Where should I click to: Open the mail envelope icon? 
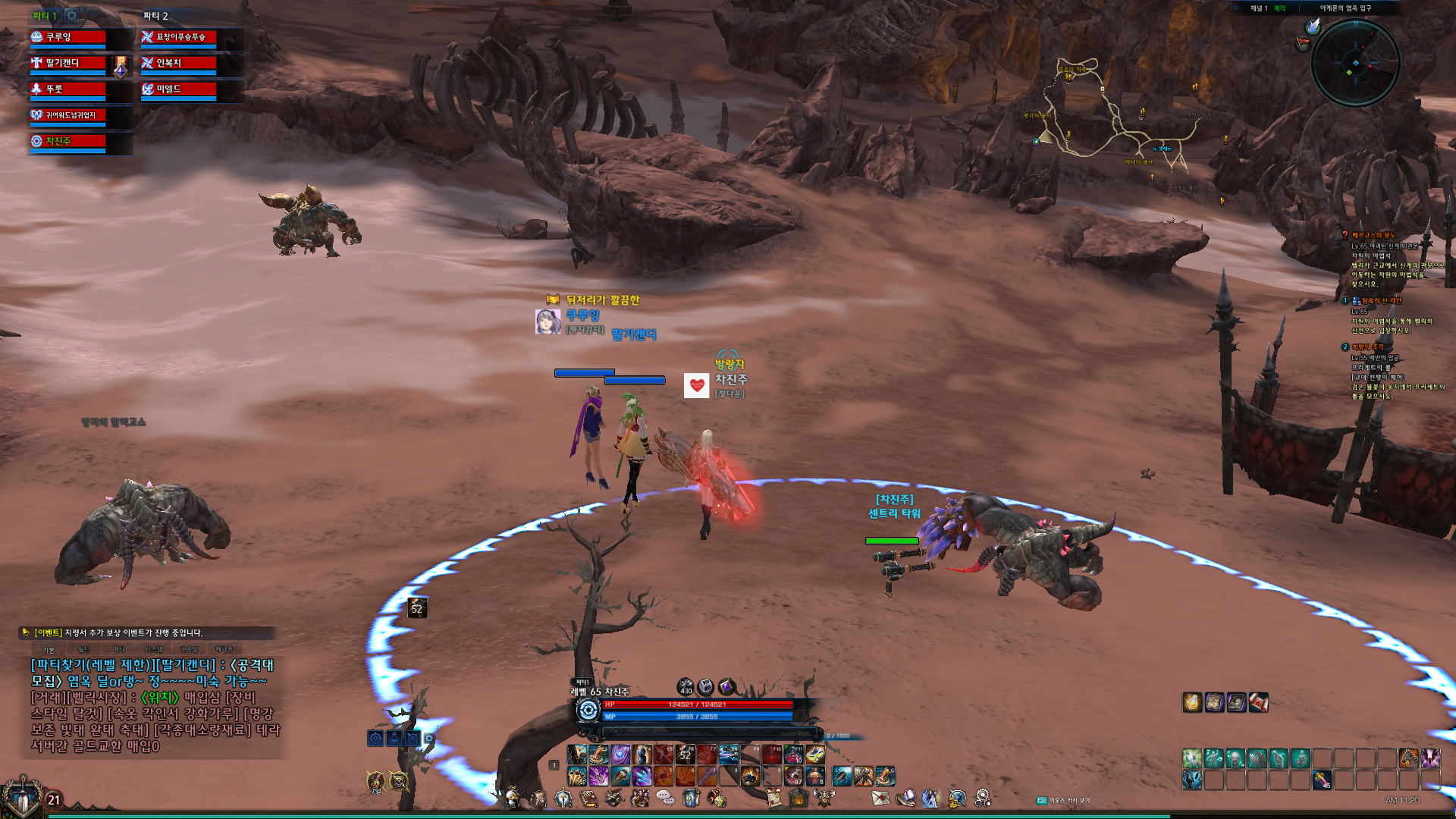(x=880, y=798)
